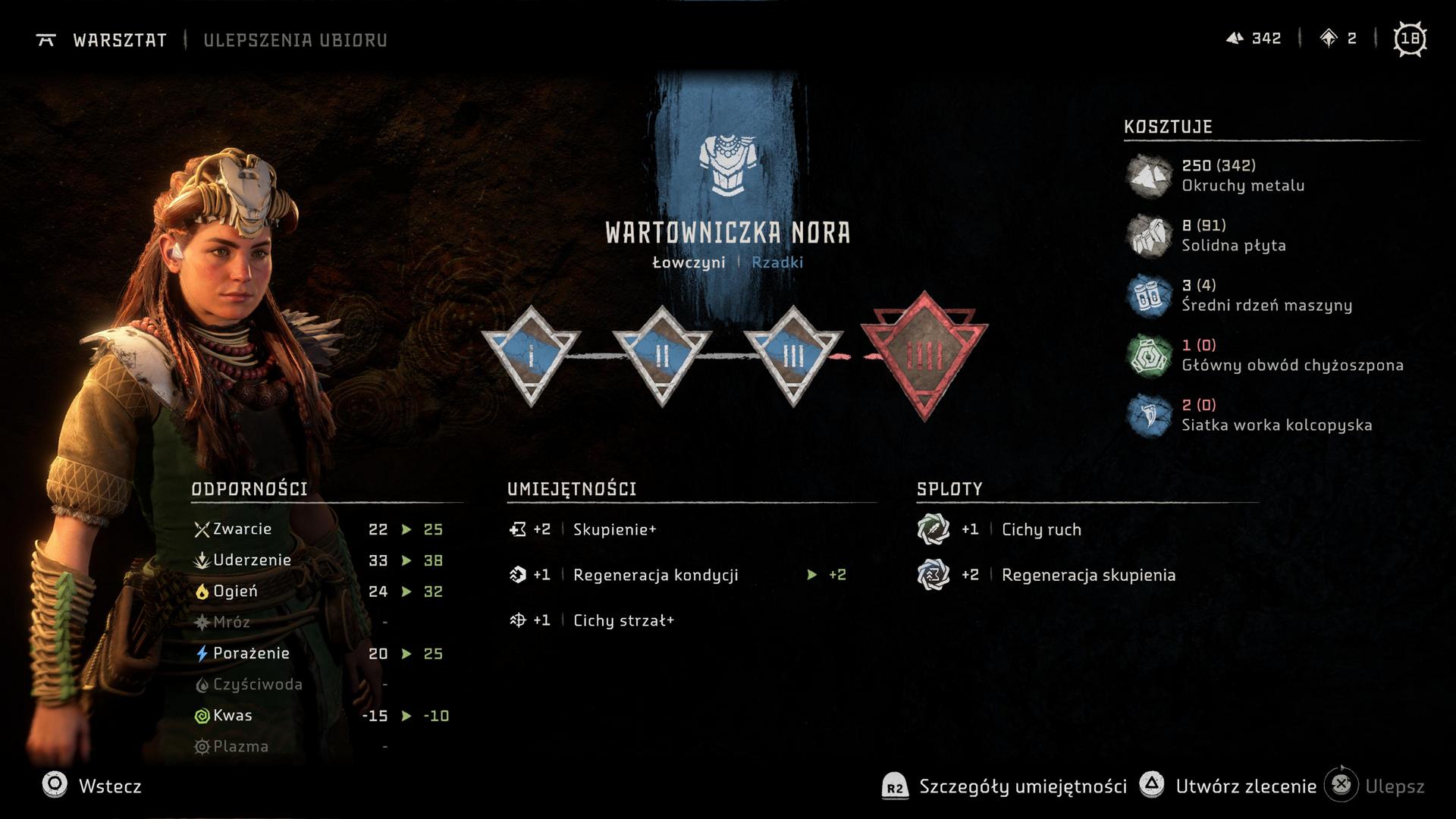Select the Cichy strzał+ skill entry
This screenshot has height=819, width=1456.
pyautogui.click(x=623, y=620)
